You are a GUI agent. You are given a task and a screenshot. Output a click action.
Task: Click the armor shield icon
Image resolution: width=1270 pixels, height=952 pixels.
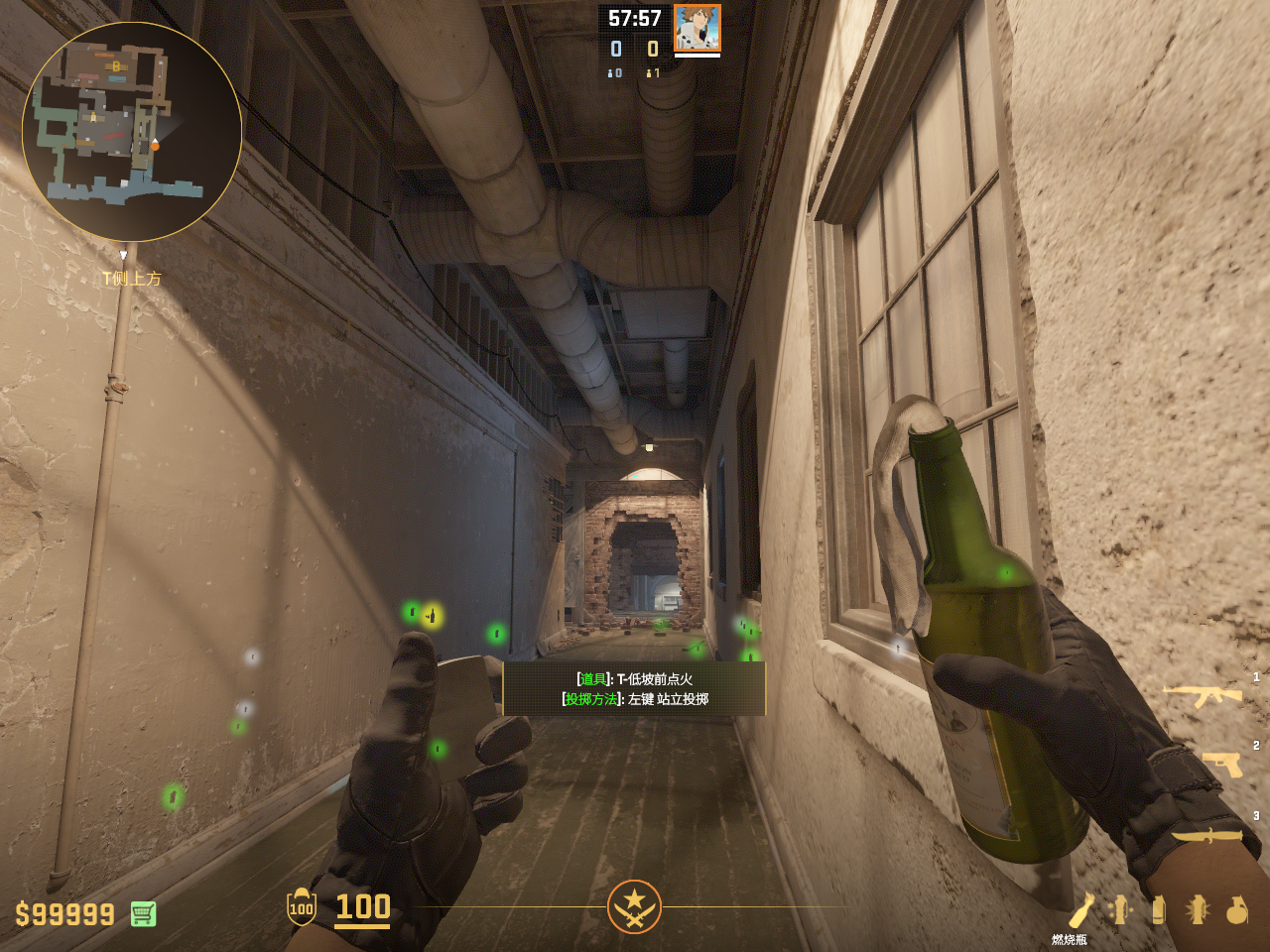[x=301, y=906]
